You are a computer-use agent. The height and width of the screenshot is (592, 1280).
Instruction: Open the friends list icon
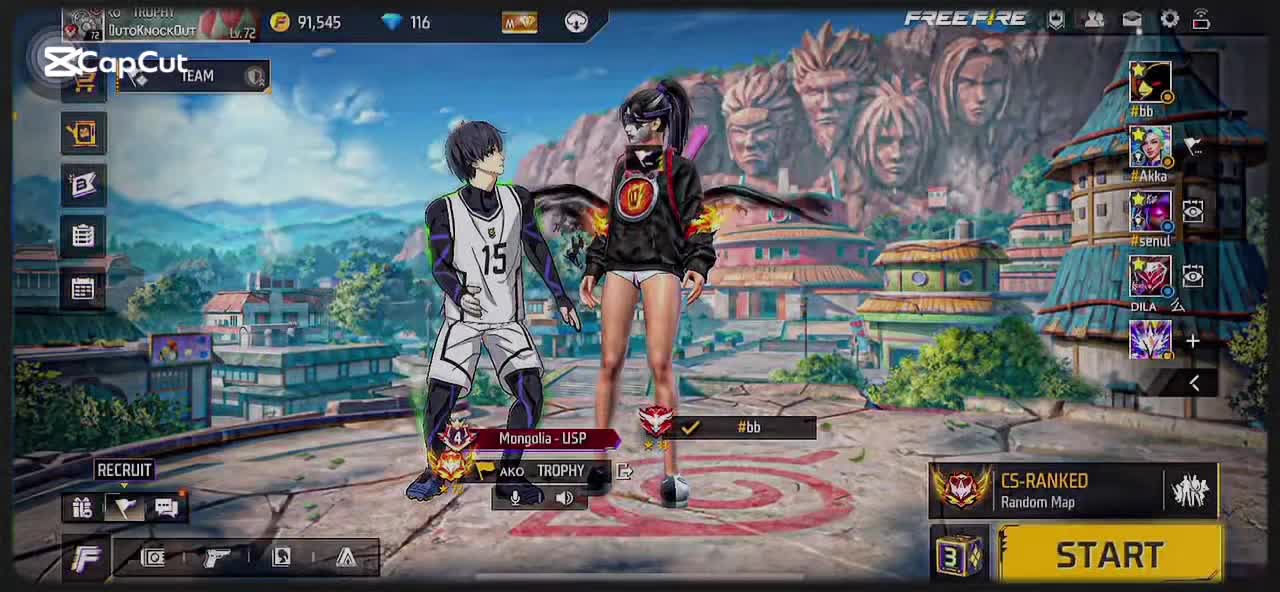pos(1094,19)
